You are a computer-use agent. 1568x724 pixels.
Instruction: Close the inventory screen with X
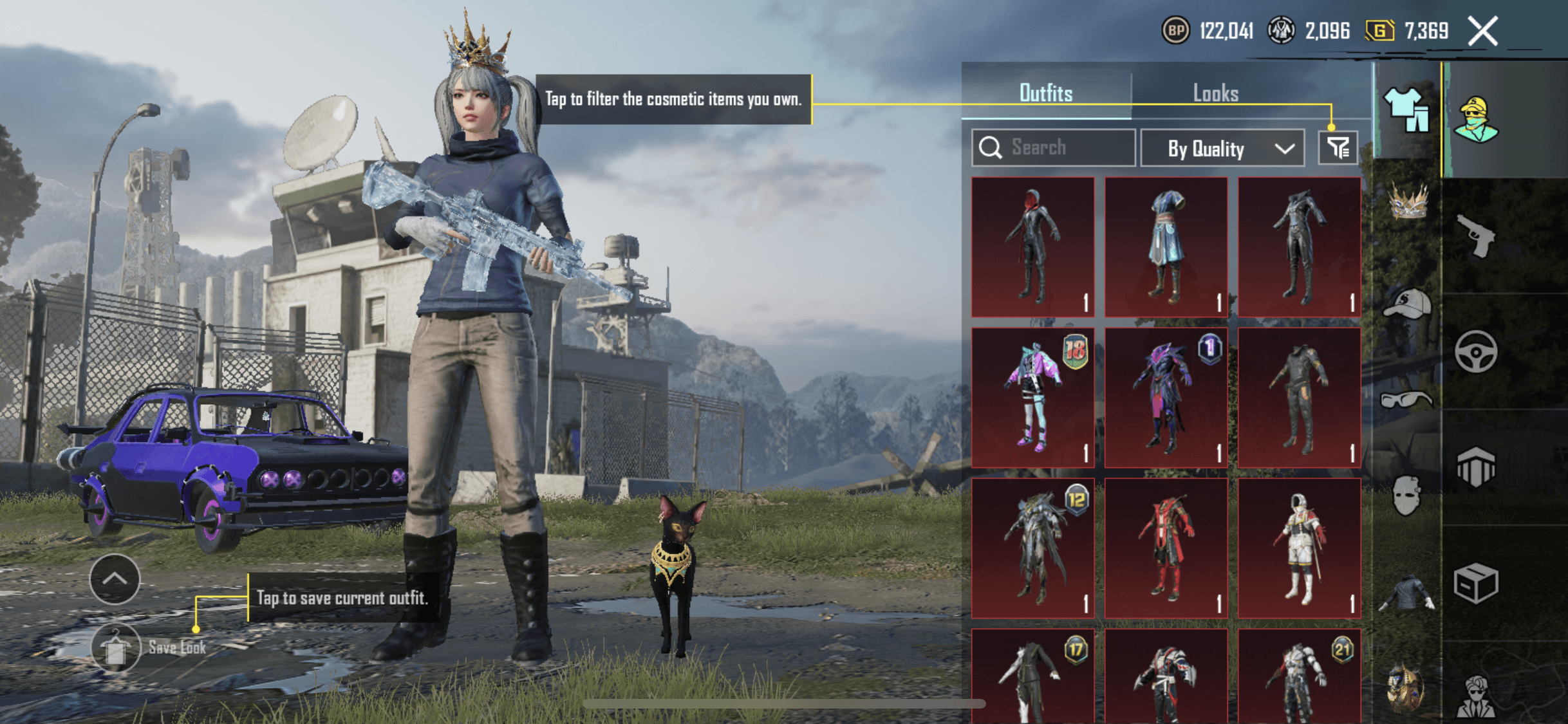[x=1483, y=31]
